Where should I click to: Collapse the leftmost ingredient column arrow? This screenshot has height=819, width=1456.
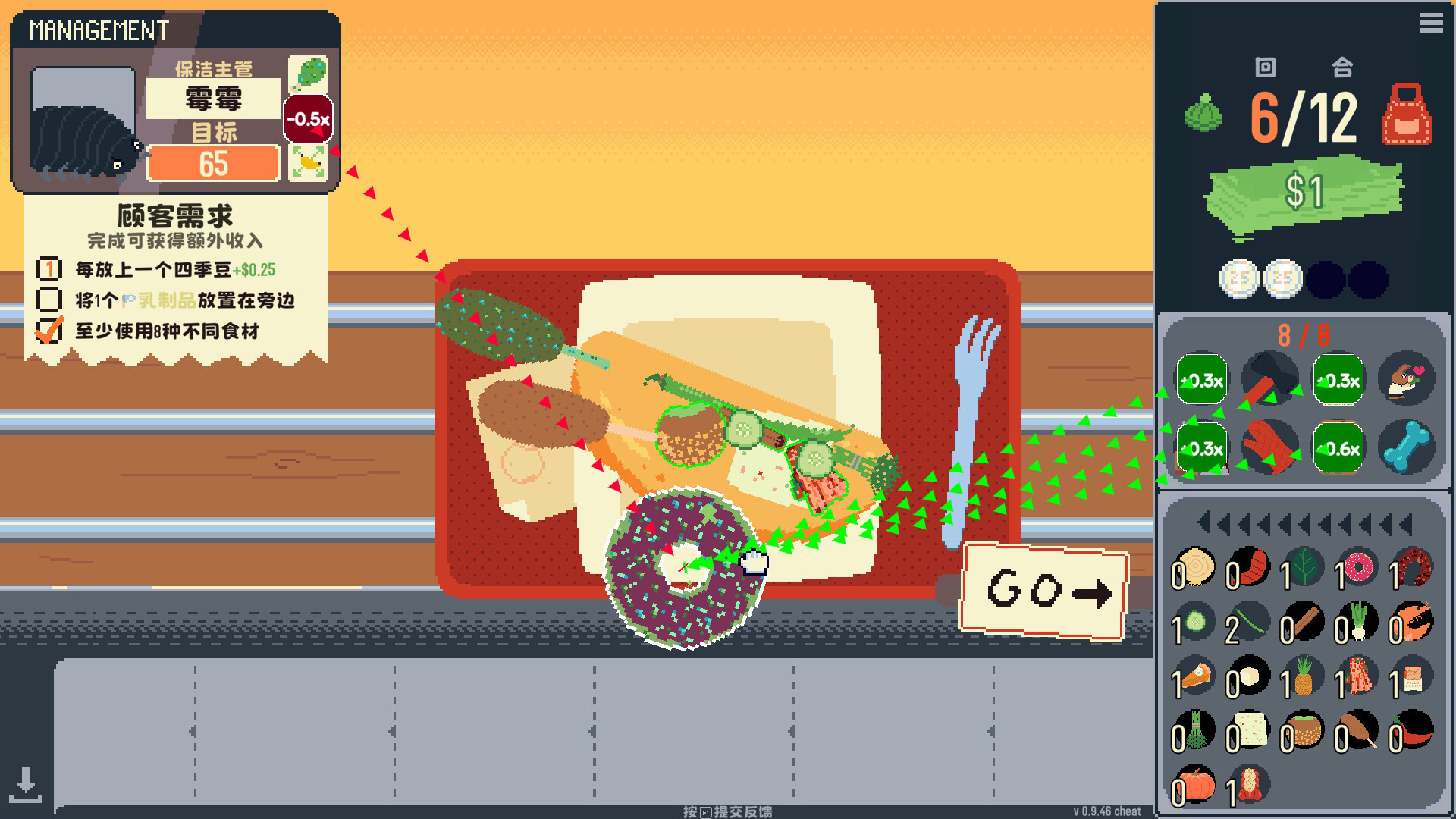[x=1203, y=523]
